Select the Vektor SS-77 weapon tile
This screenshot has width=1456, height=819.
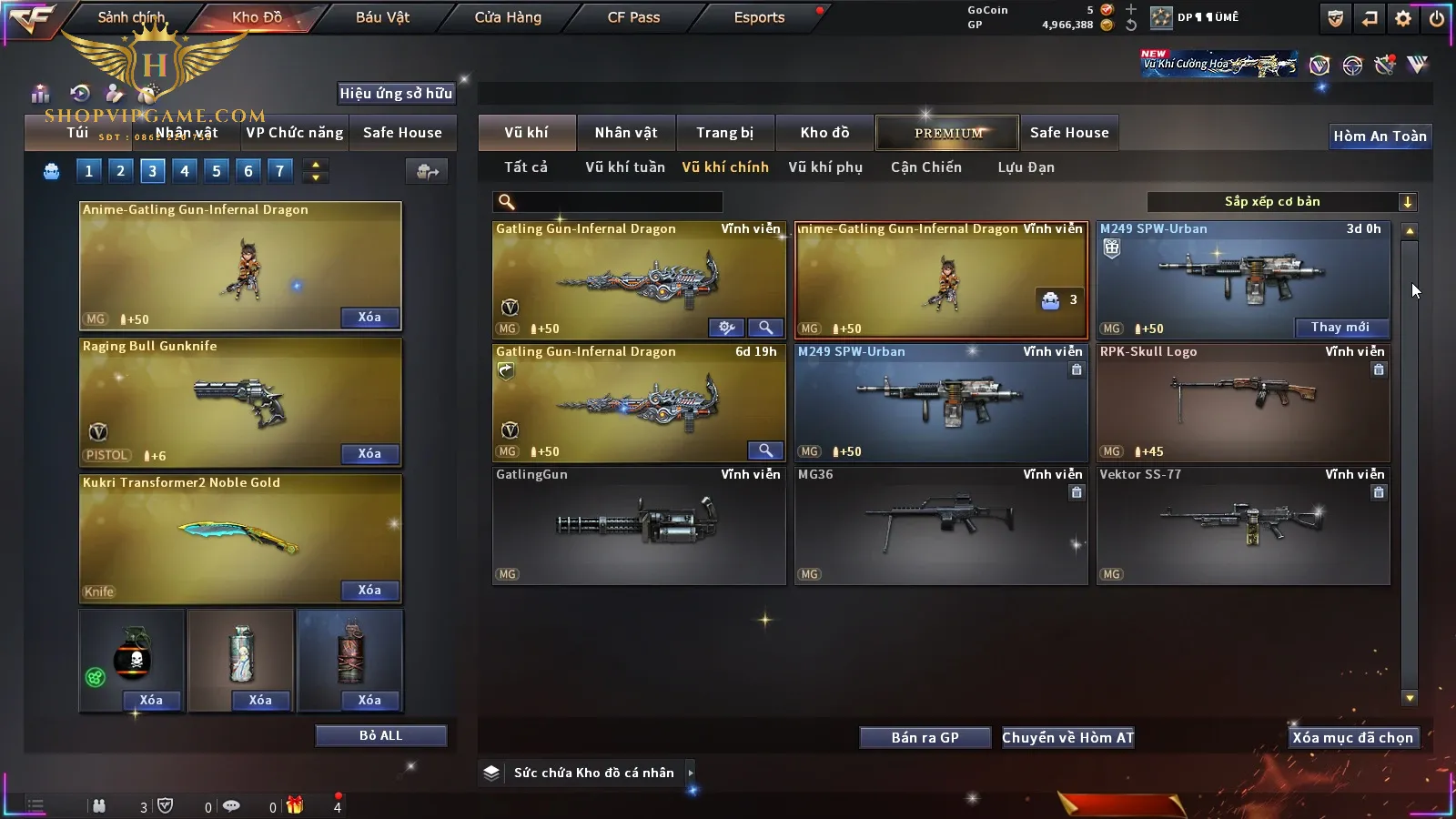tap(1242, 525)
